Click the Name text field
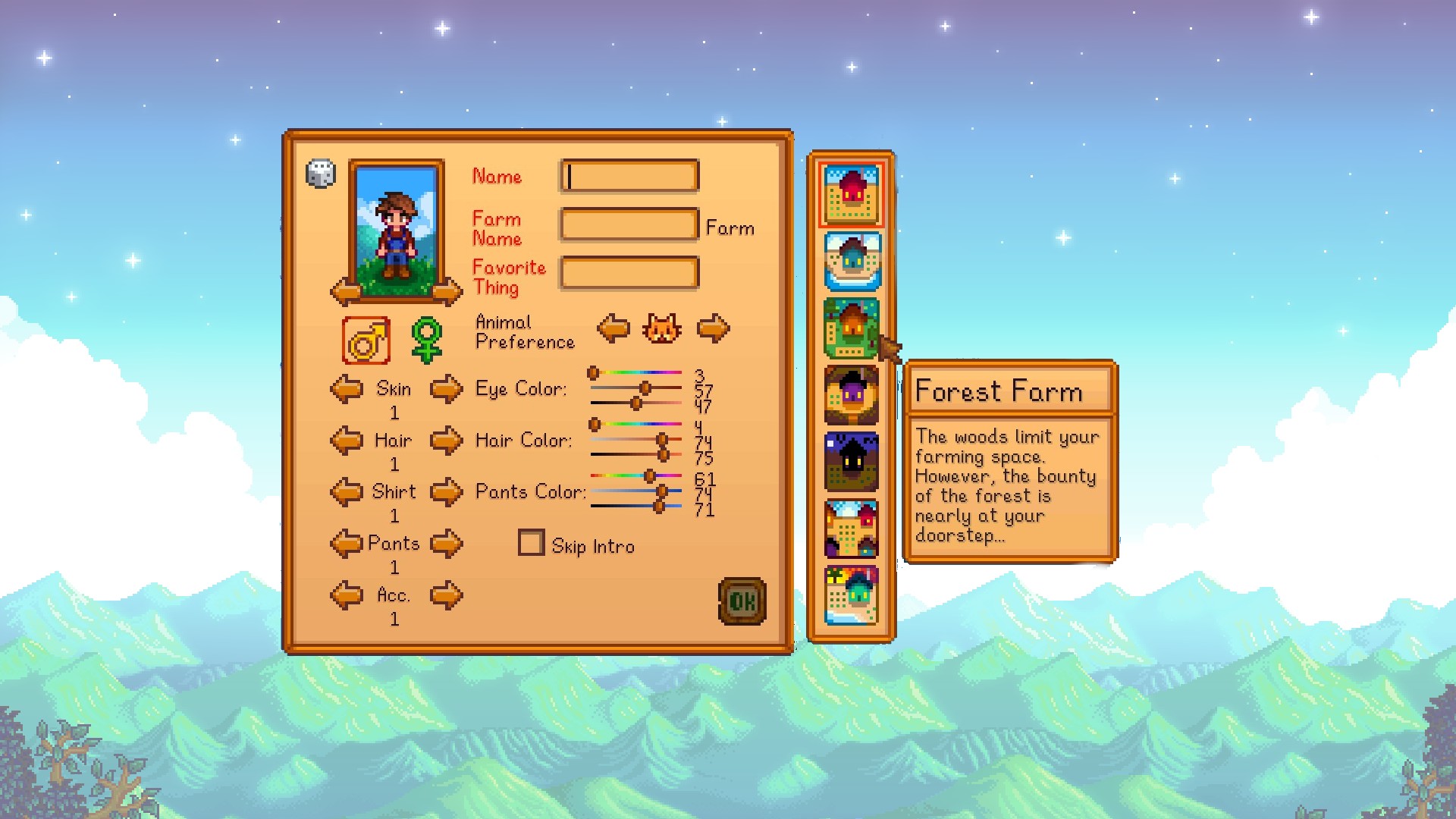Viewport: 1456px width, 819px height. tap(628, 175)
